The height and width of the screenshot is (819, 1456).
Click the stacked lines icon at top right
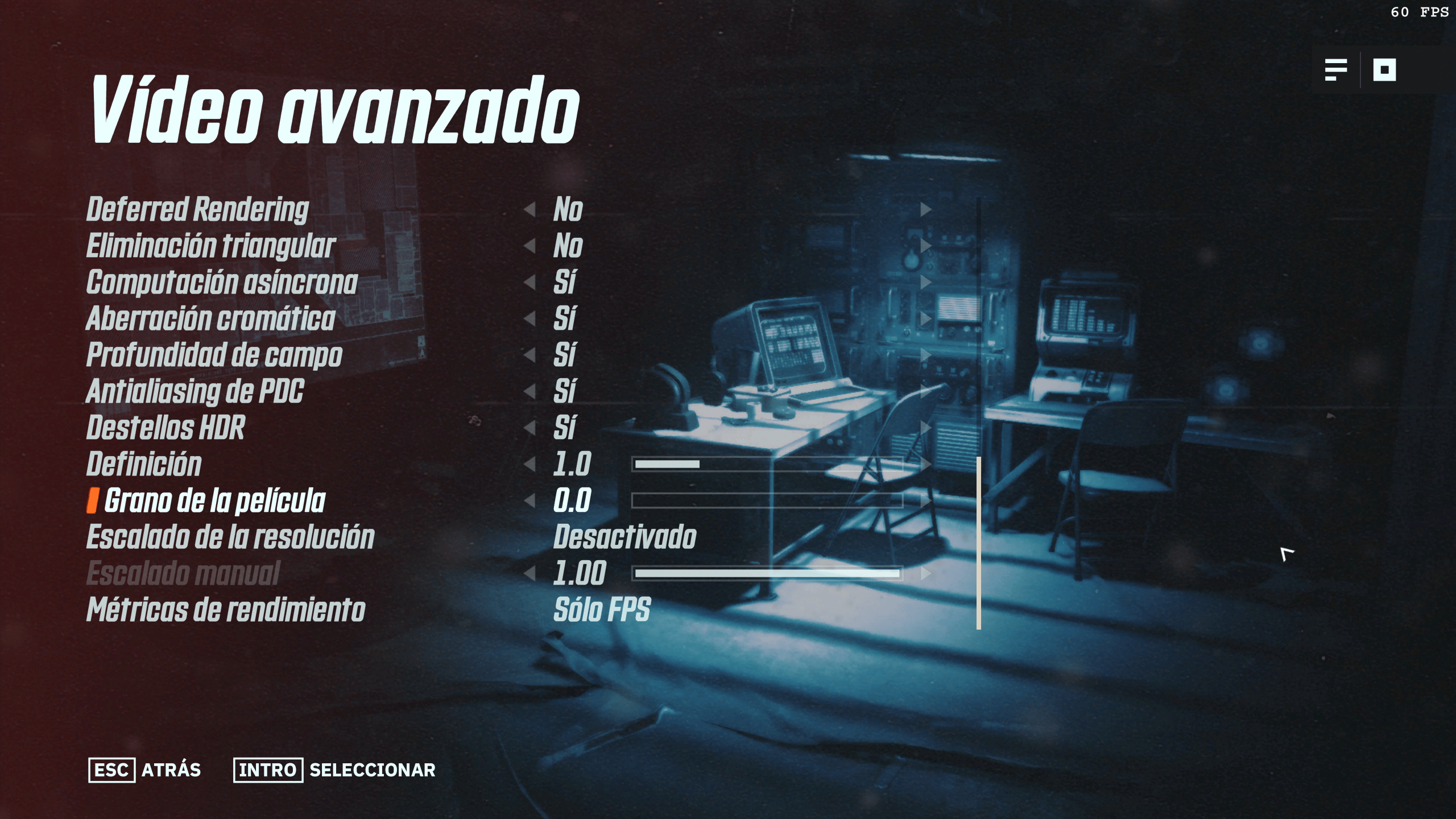(1335, 70)
